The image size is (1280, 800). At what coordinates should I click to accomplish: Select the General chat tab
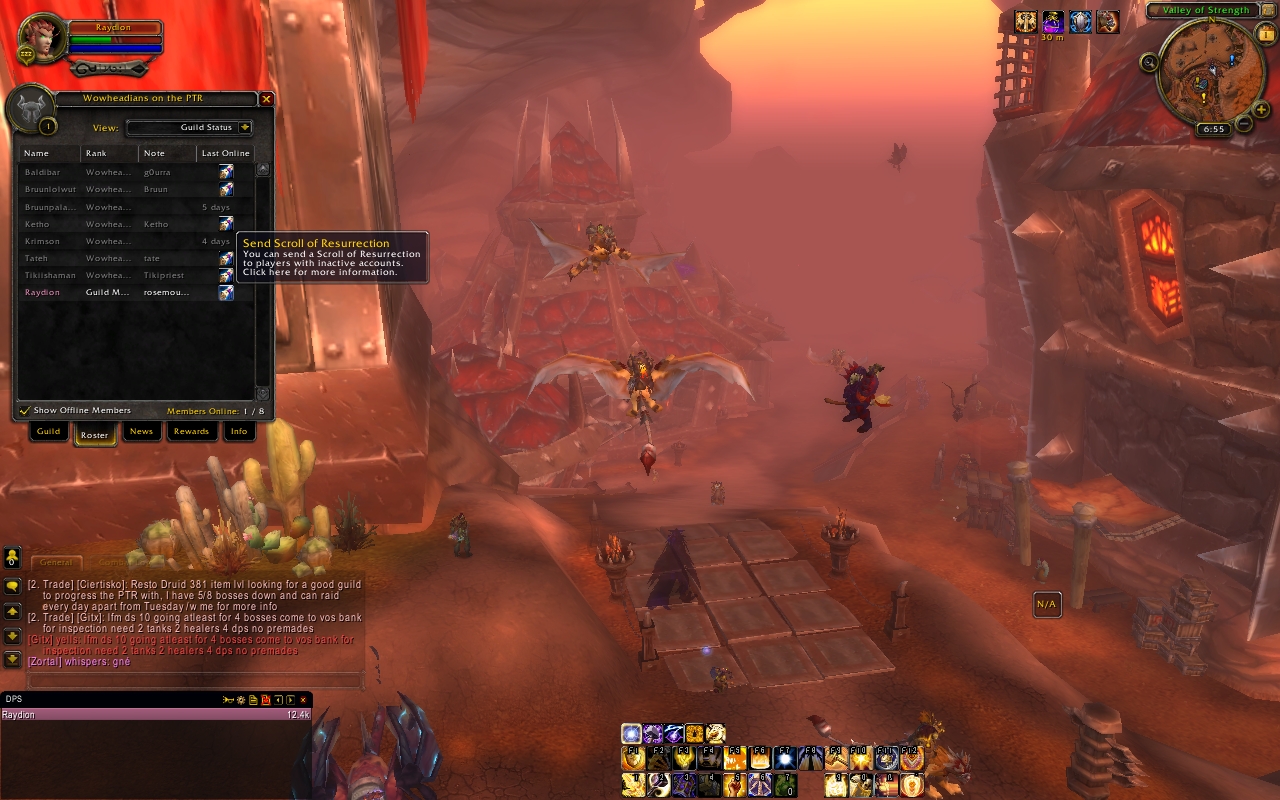coord(56,563)
